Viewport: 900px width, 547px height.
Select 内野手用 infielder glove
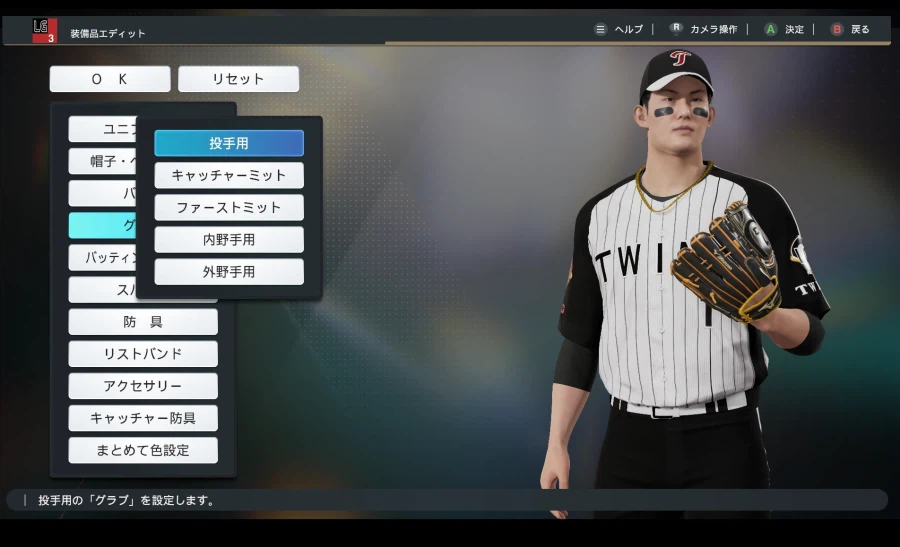pos(229,239)
